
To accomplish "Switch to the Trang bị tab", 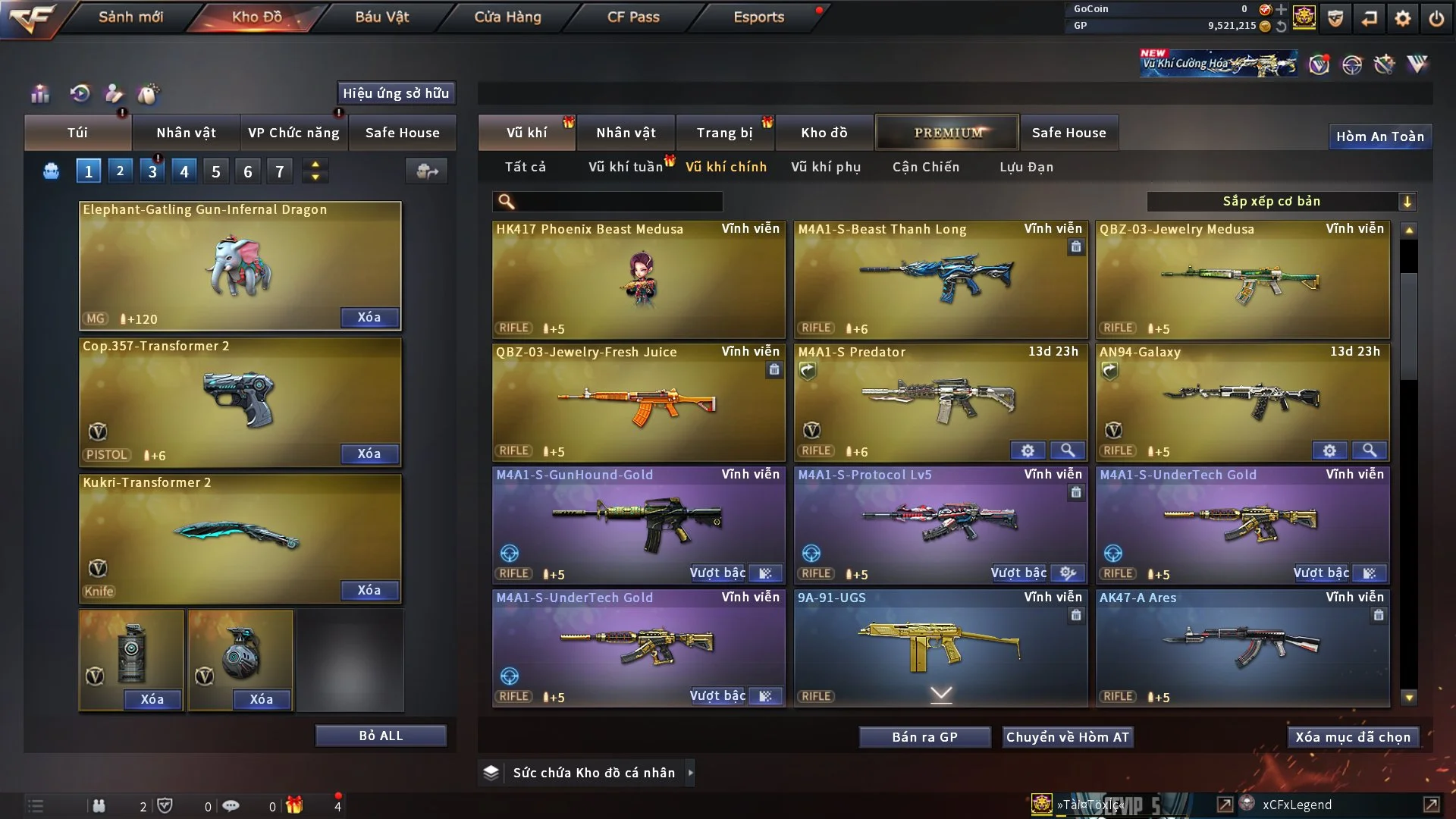I will (x=724, y=133).
